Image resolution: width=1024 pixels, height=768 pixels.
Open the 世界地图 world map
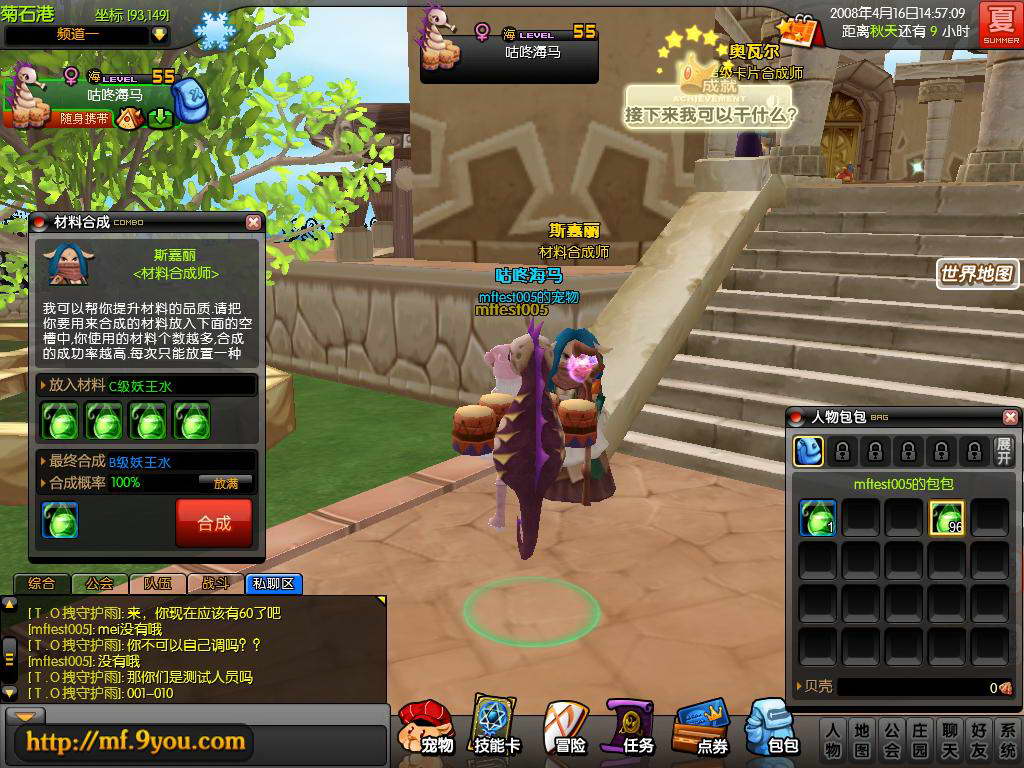(x=977, y=273)
